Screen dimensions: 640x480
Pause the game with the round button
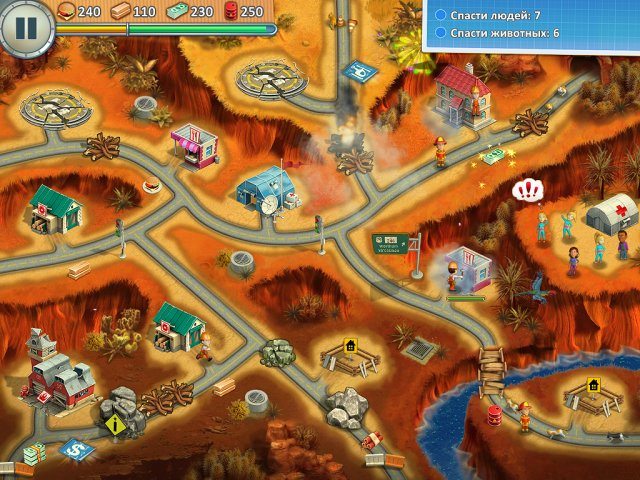25,28
